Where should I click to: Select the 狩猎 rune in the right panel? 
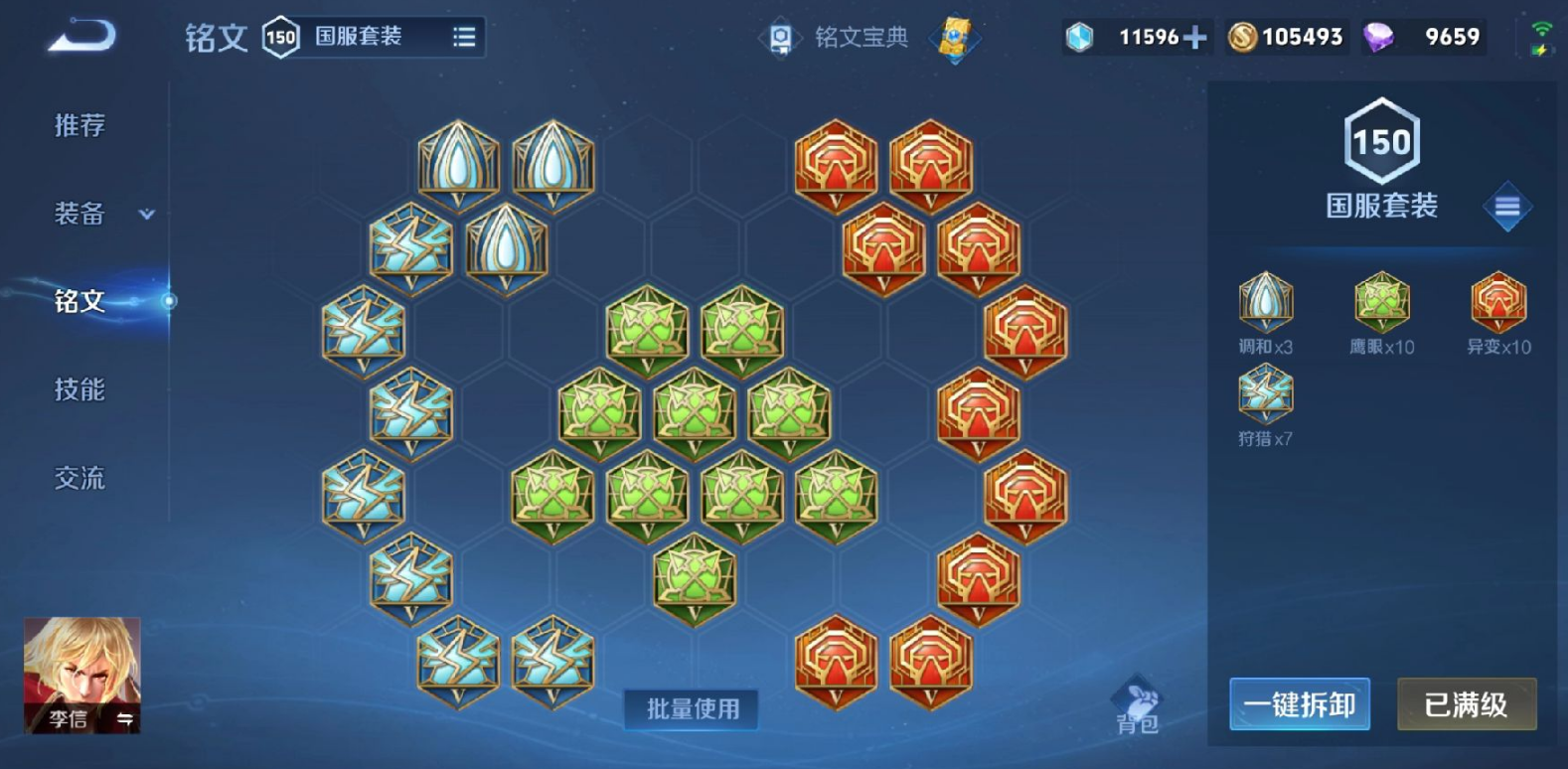point(1264,394)
